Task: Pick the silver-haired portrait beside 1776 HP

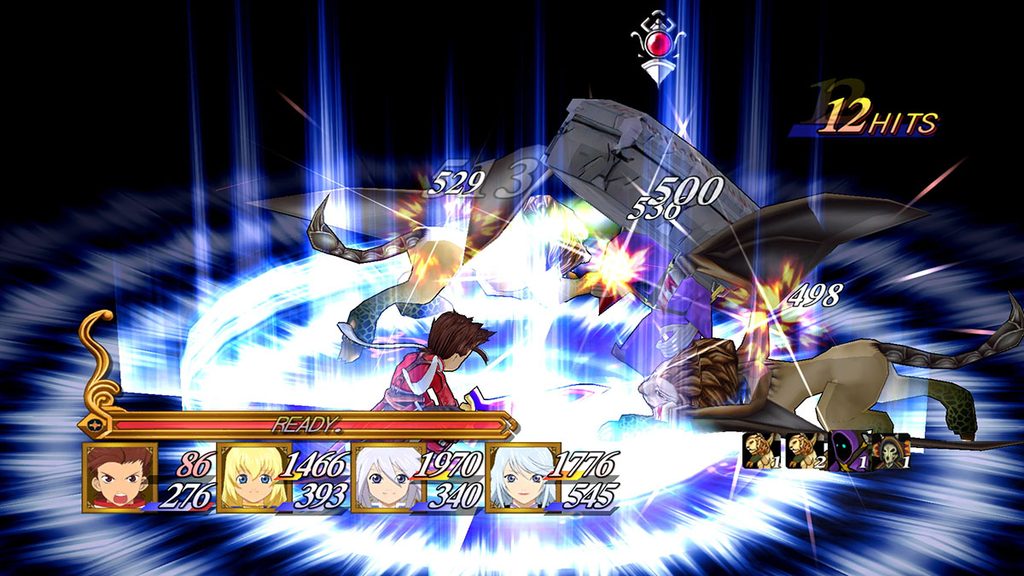Action: 523,478
